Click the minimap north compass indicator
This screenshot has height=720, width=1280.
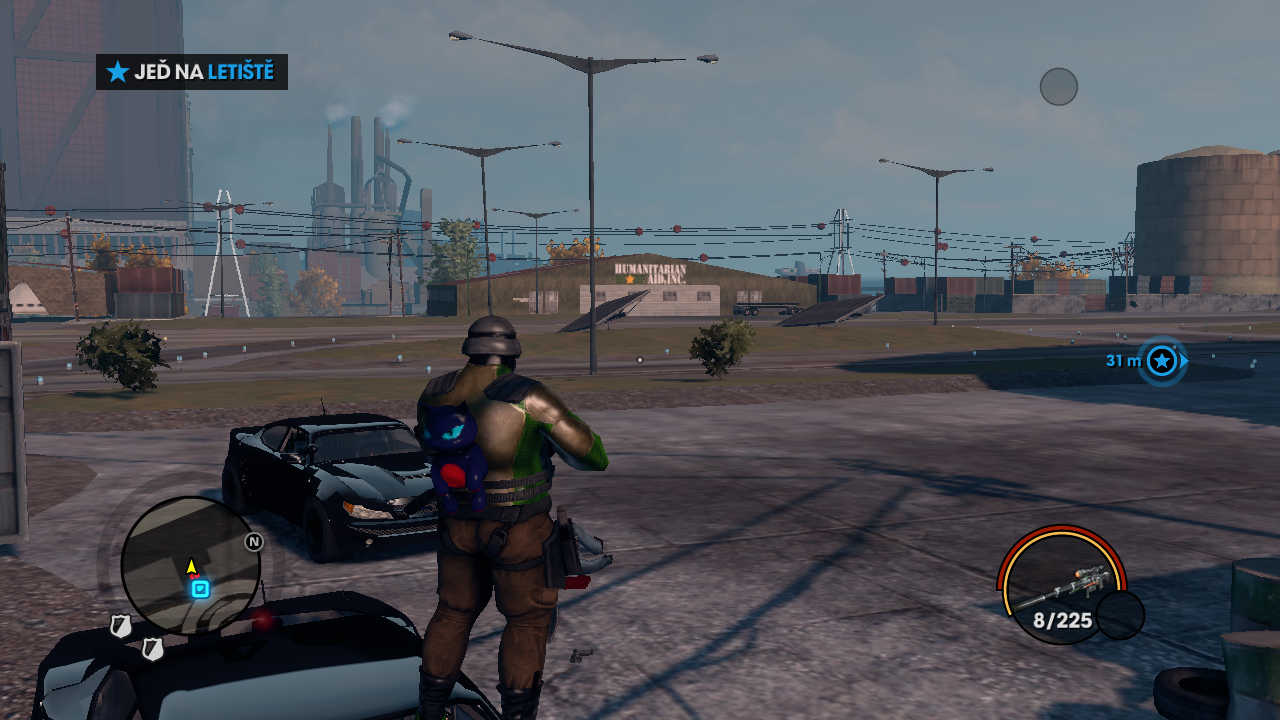point(254,542)
